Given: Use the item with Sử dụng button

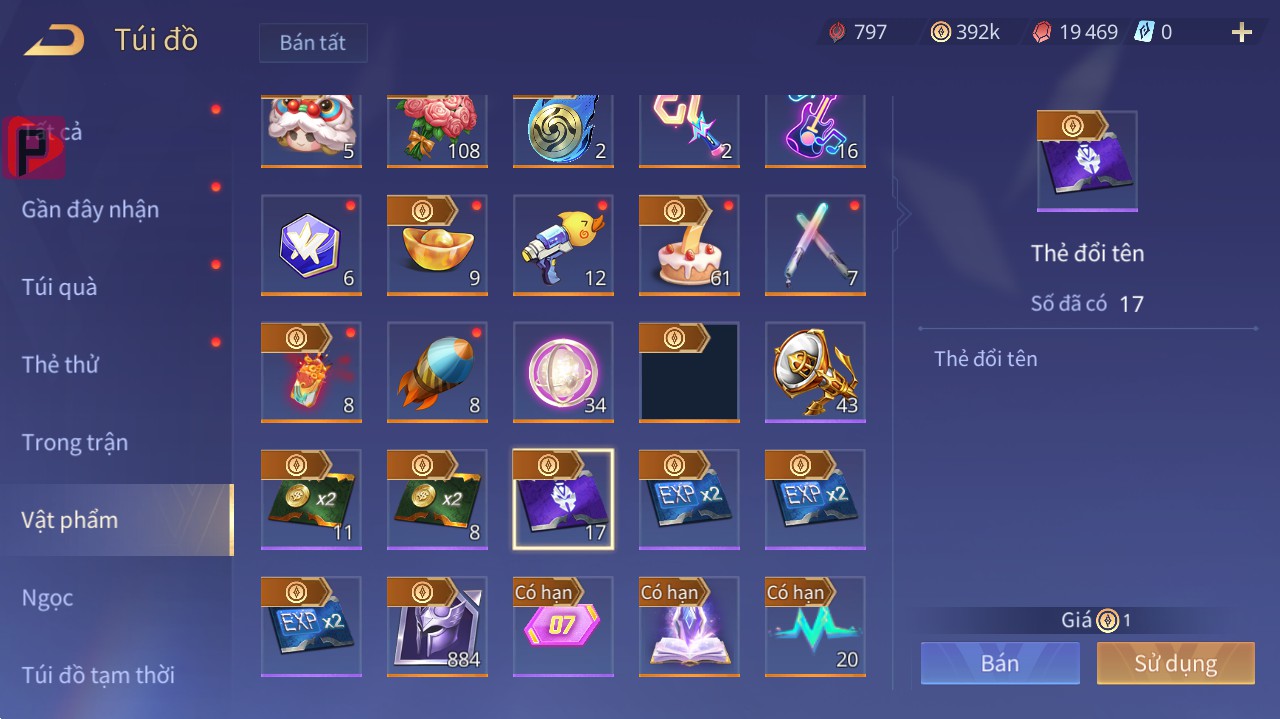Looking at the screenshot, I should click(x=1175, y=663).
